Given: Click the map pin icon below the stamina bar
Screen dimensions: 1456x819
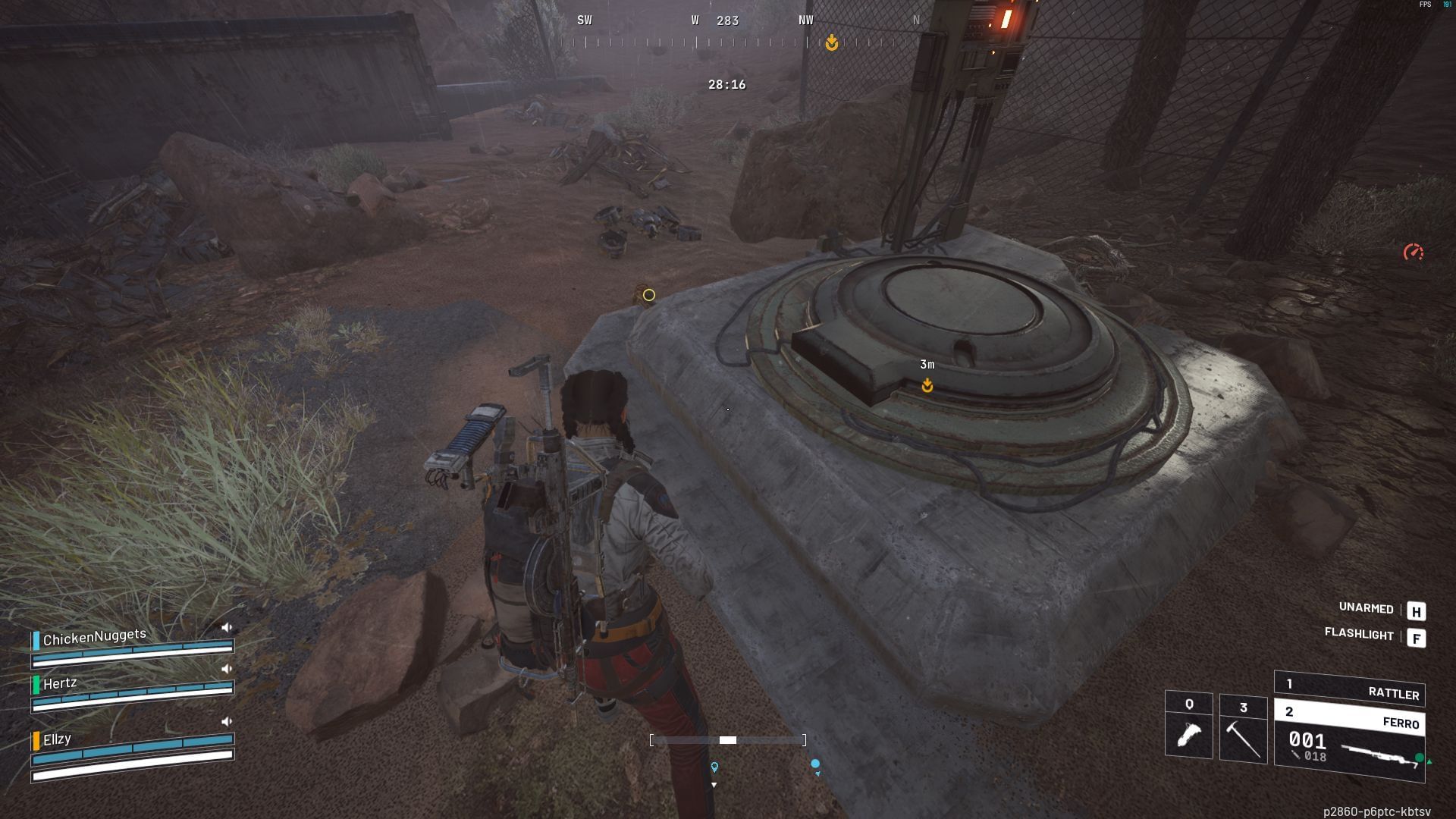Looking at the screenshot, I should (x=714, y=767).
